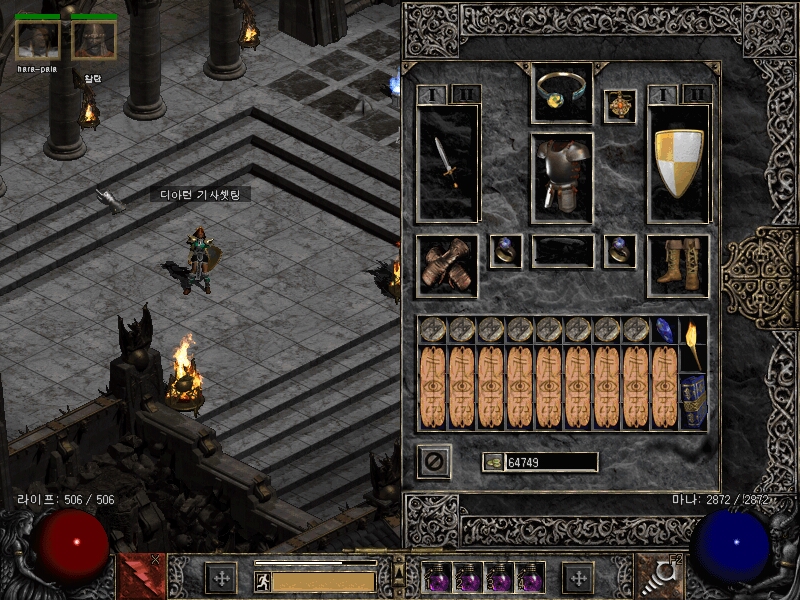Viewport: 800px width, 600px height.
Task: Pick the equipped leather gloves
Action: [446, 266]
